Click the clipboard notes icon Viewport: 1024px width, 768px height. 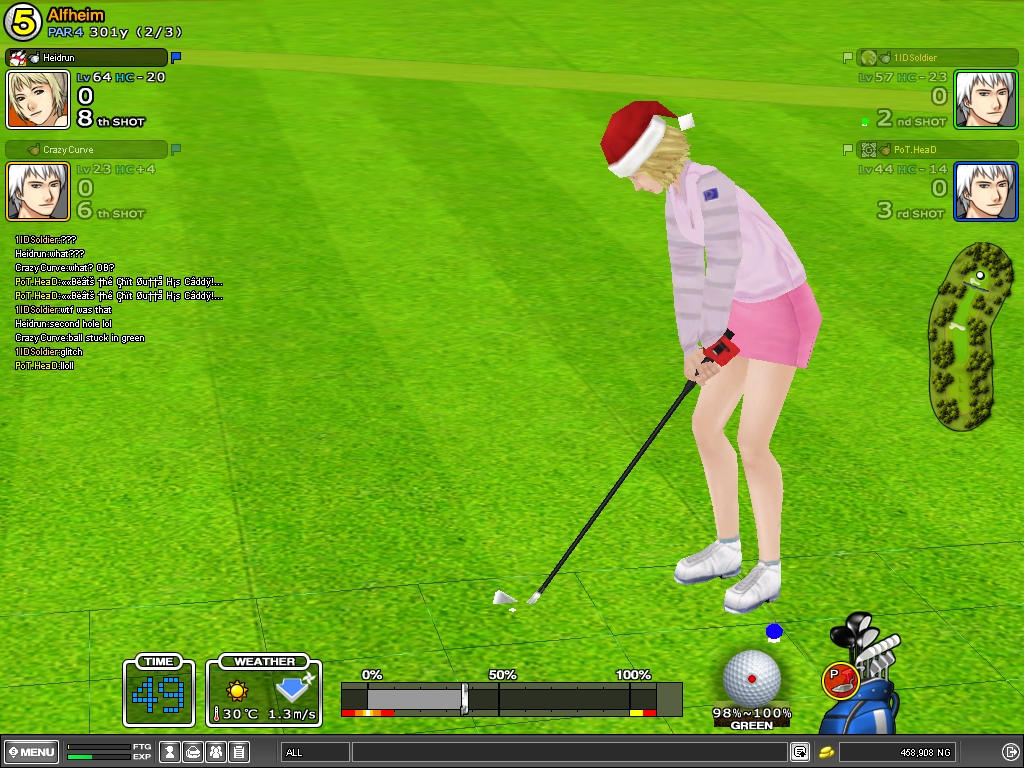pos(239,752)
